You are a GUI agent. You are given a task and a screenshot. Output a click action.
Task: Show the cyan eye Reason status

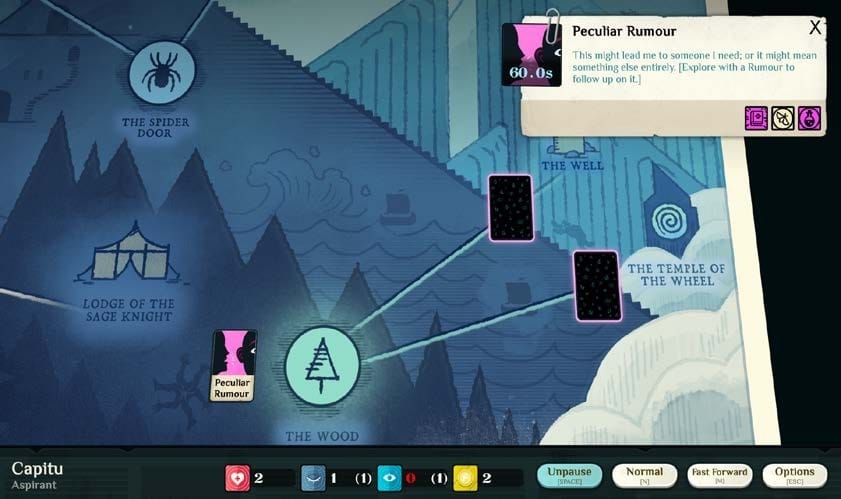point(390,478)
